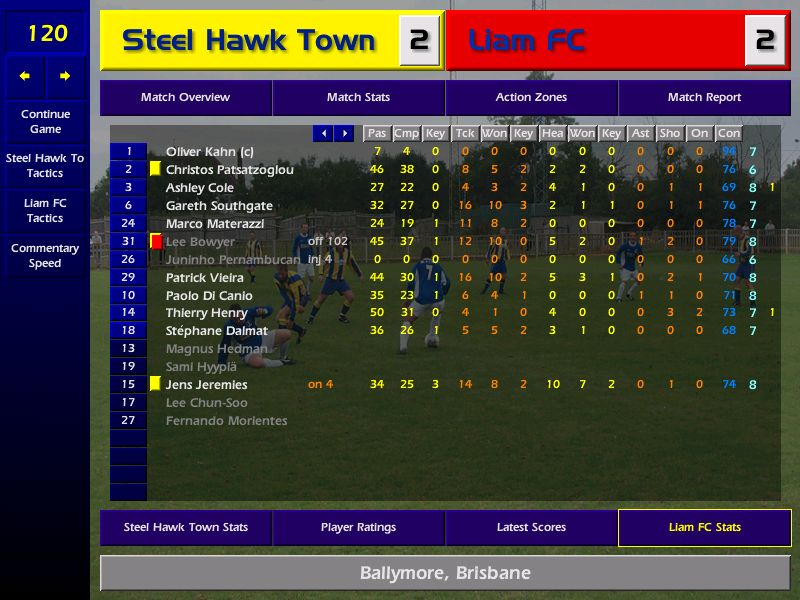The width and height of the screenshot is (800, 600).
Task: Go back with the left yellow arrow
Action: click(25, 76)
